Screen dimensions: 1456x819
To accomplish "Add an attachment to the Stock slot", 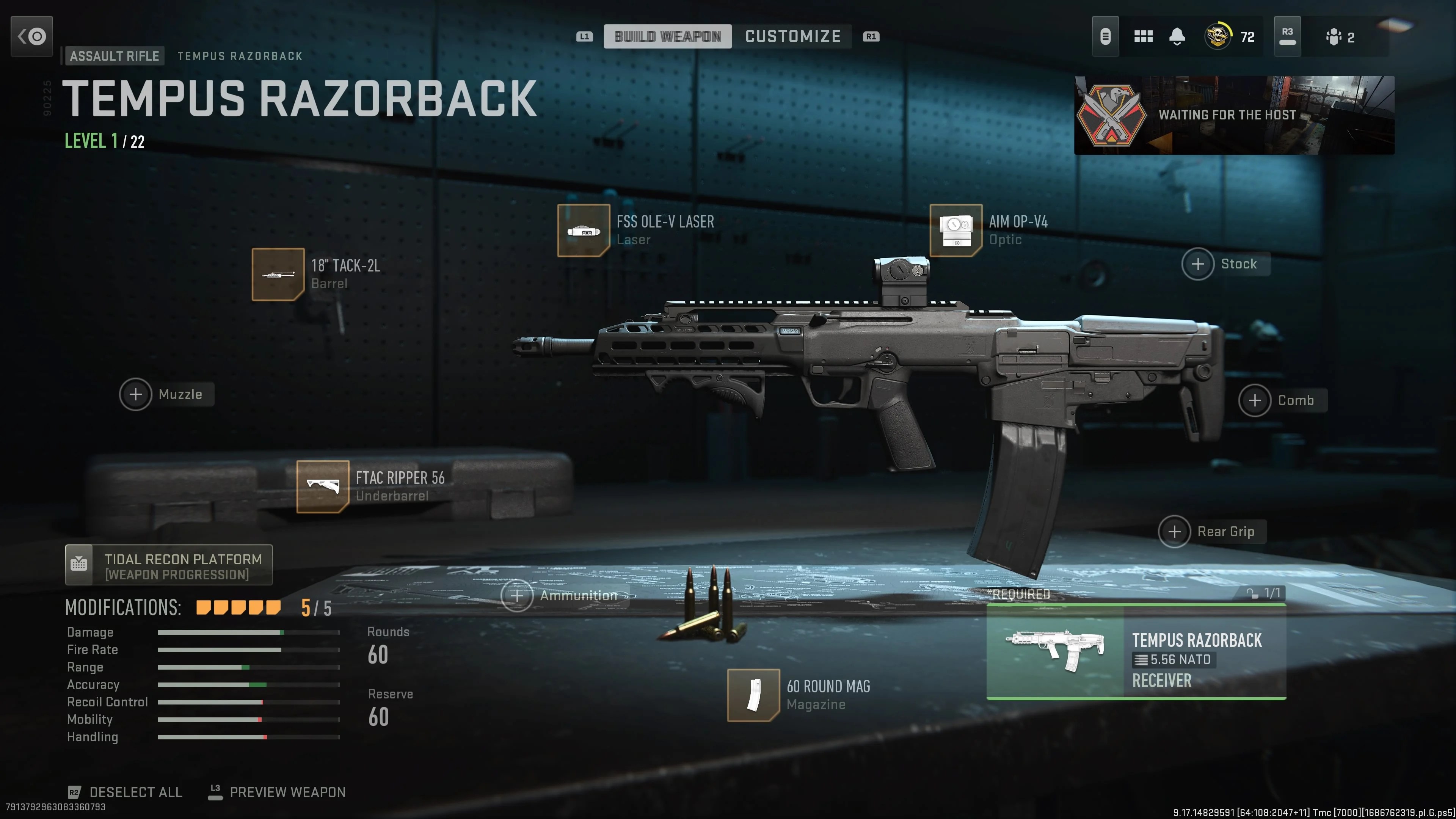I will (1198, 264).
